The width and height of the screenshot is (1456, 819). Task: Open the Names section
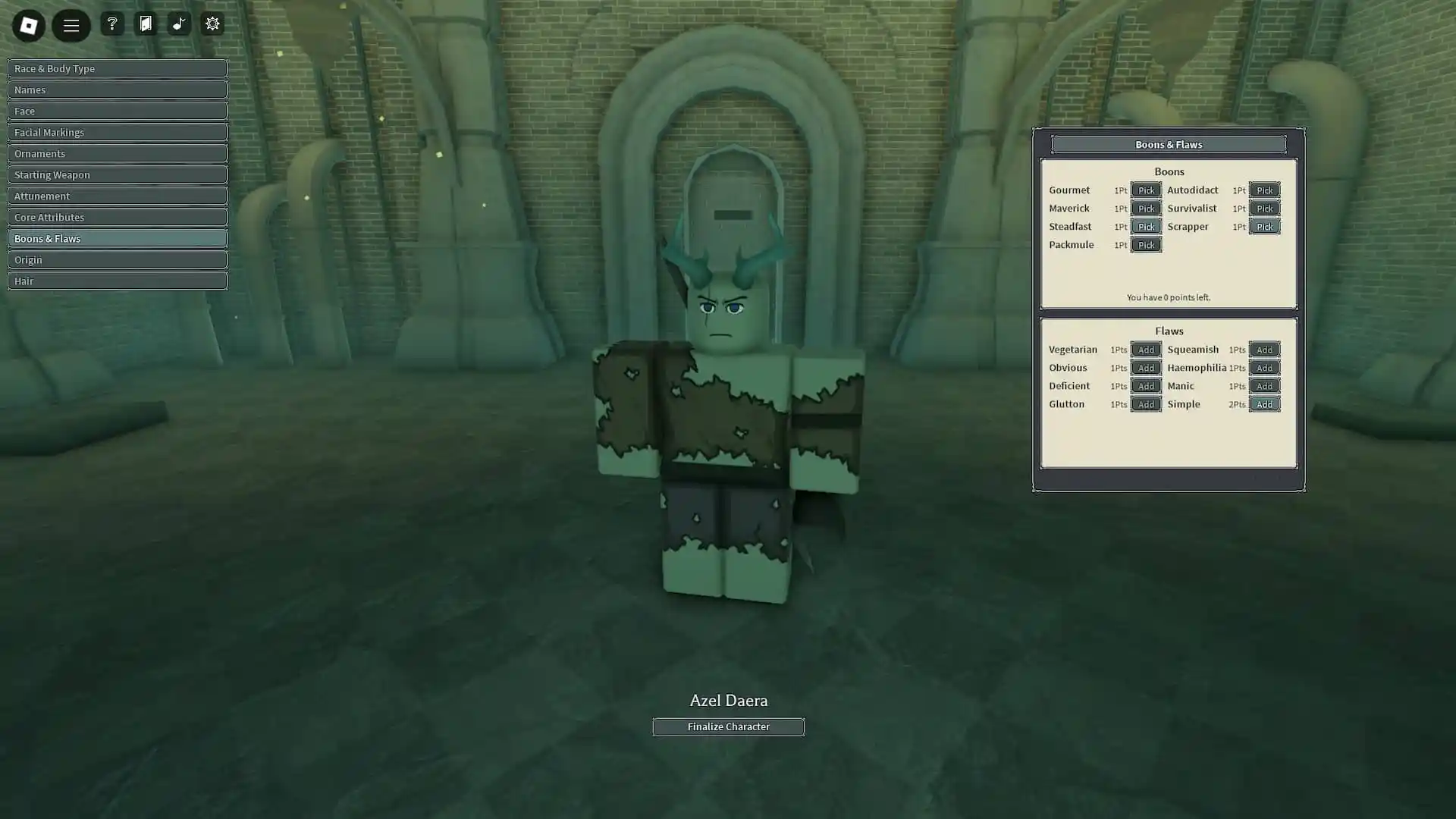coord(118,89)
